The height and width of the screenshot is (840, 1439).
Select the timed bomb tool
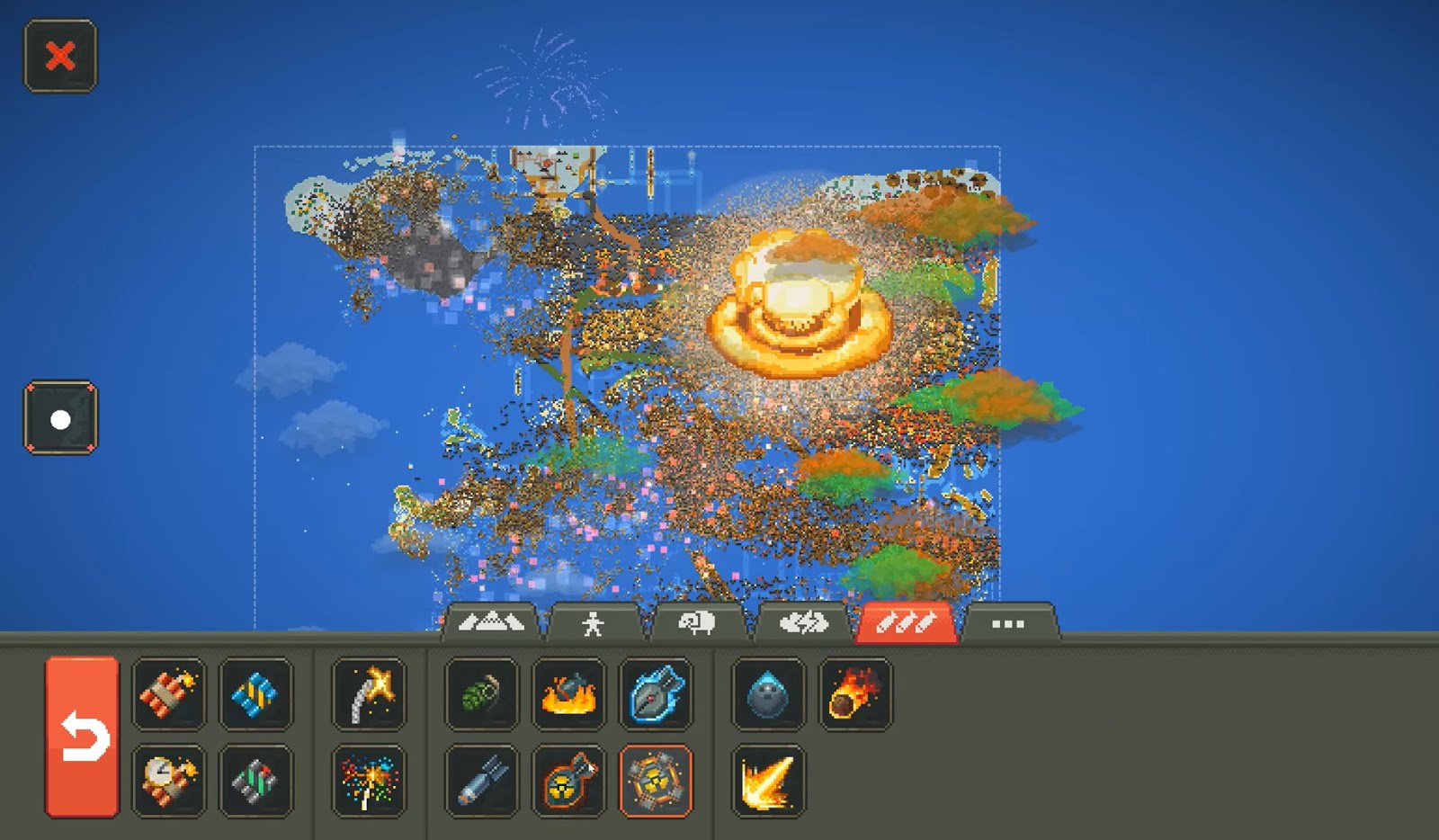click(169, 781)
